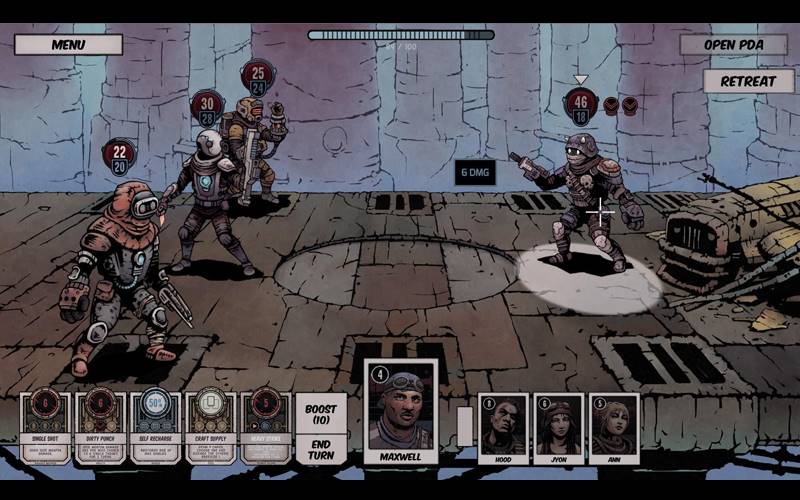
Task: Choose the Jyon portrait card
Action: click(x=558, y=428)
